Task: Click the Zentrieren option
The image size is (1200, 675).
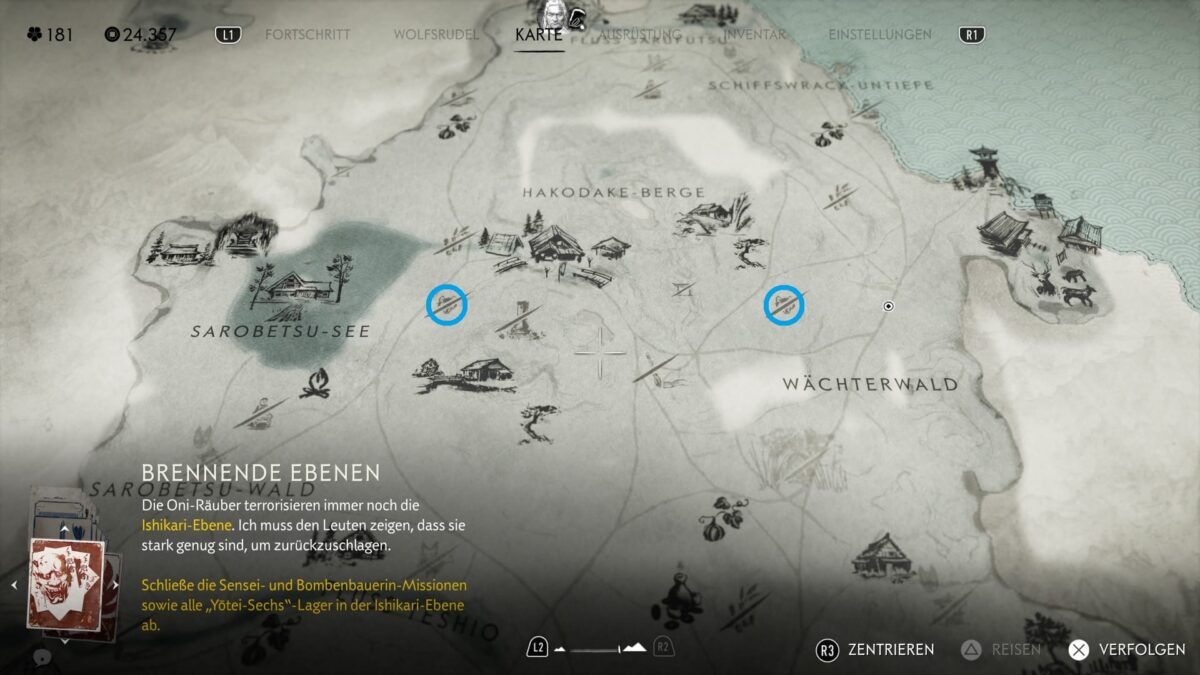Action: 875,649
